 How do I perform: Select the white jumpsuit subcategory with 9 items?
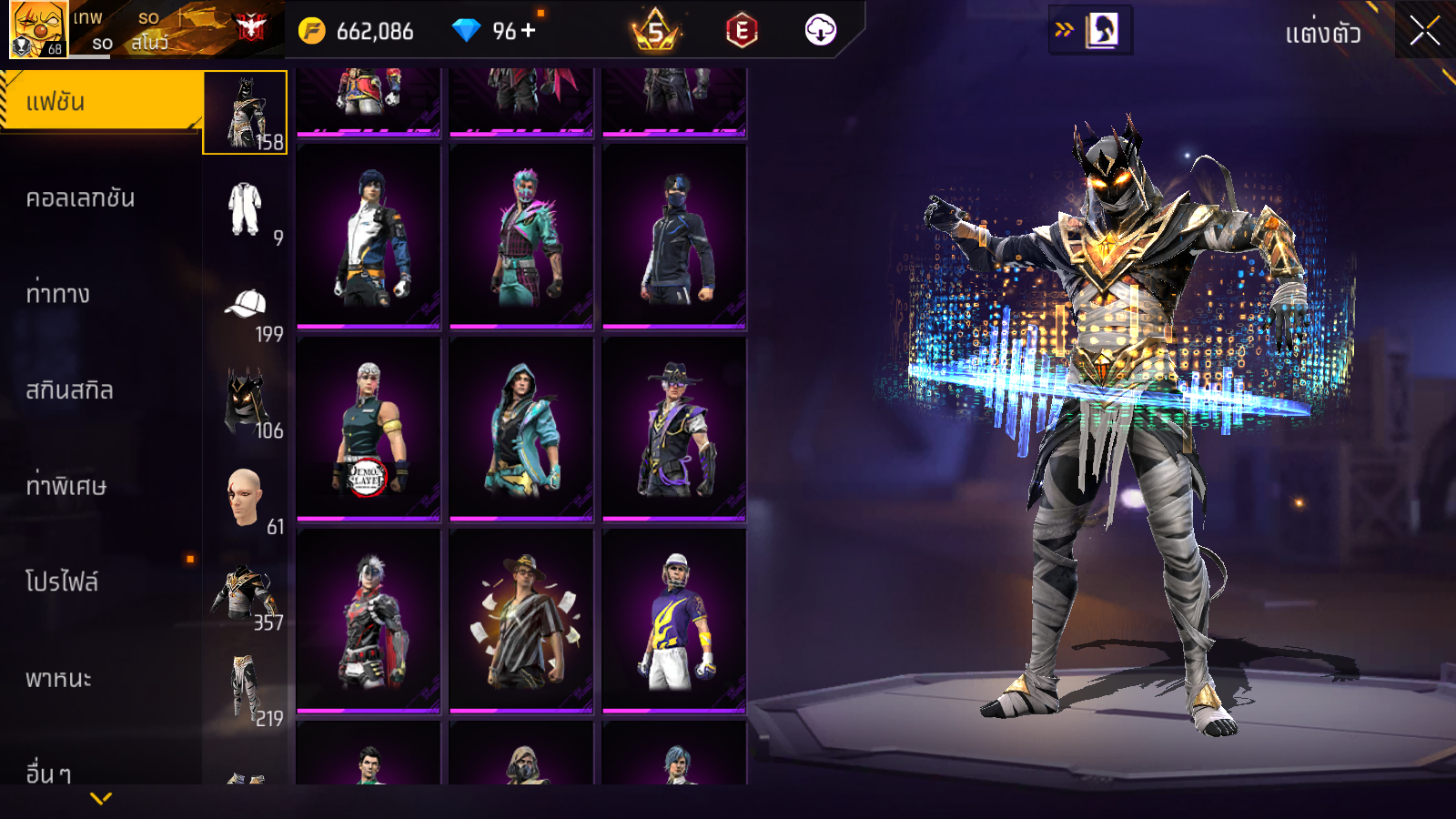pos(245,209)
